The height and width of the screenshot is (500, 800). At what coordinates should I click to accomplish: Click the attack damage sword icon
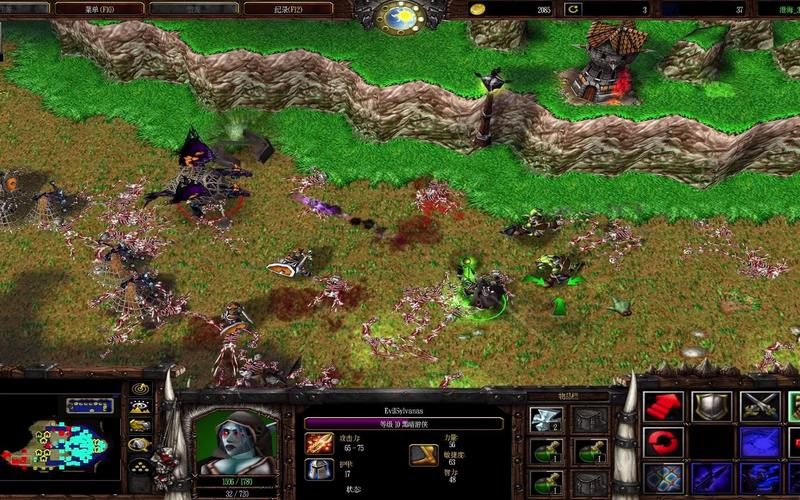319,443
